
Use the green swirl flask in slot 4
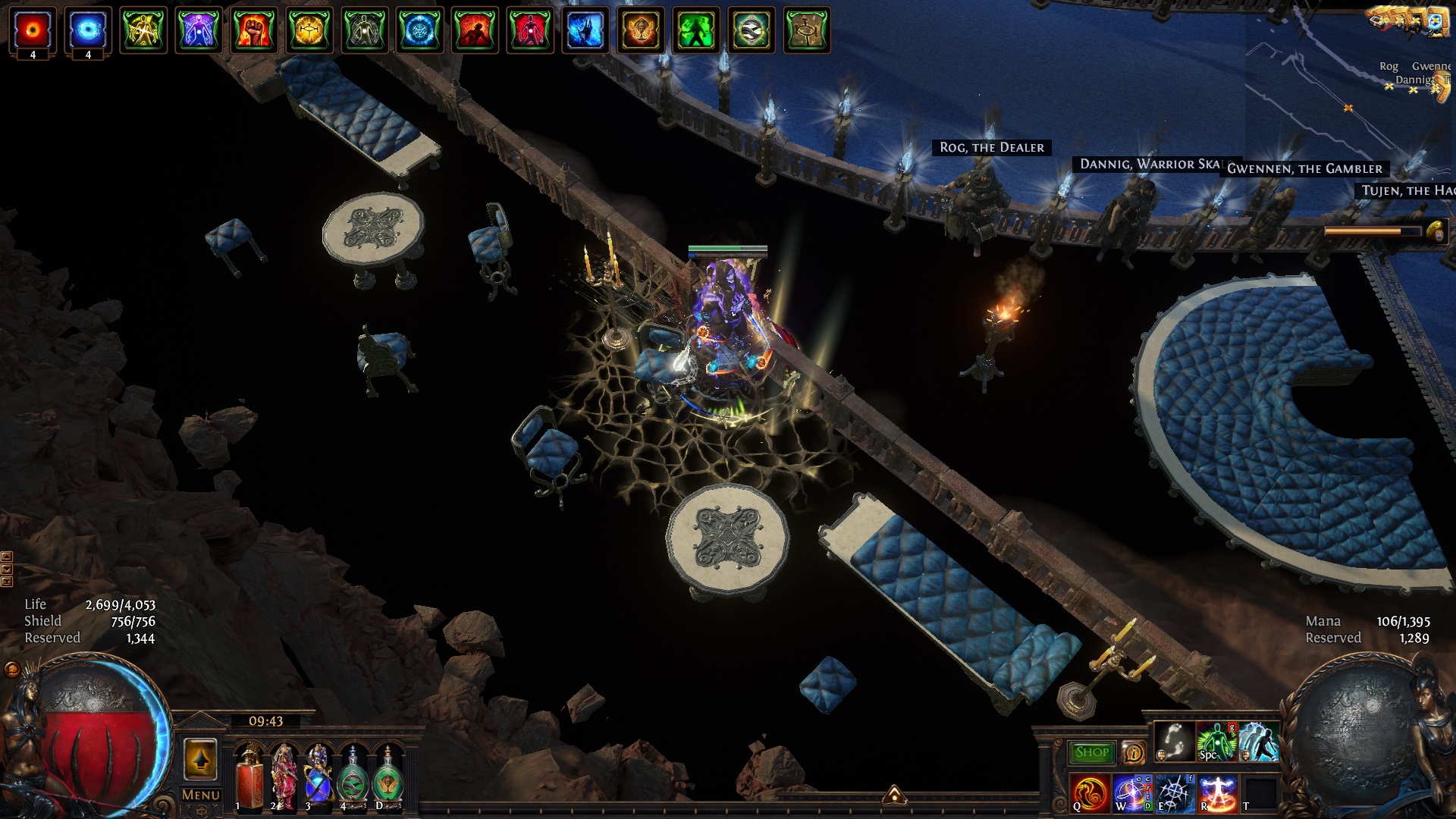click(x=353, y=777)
